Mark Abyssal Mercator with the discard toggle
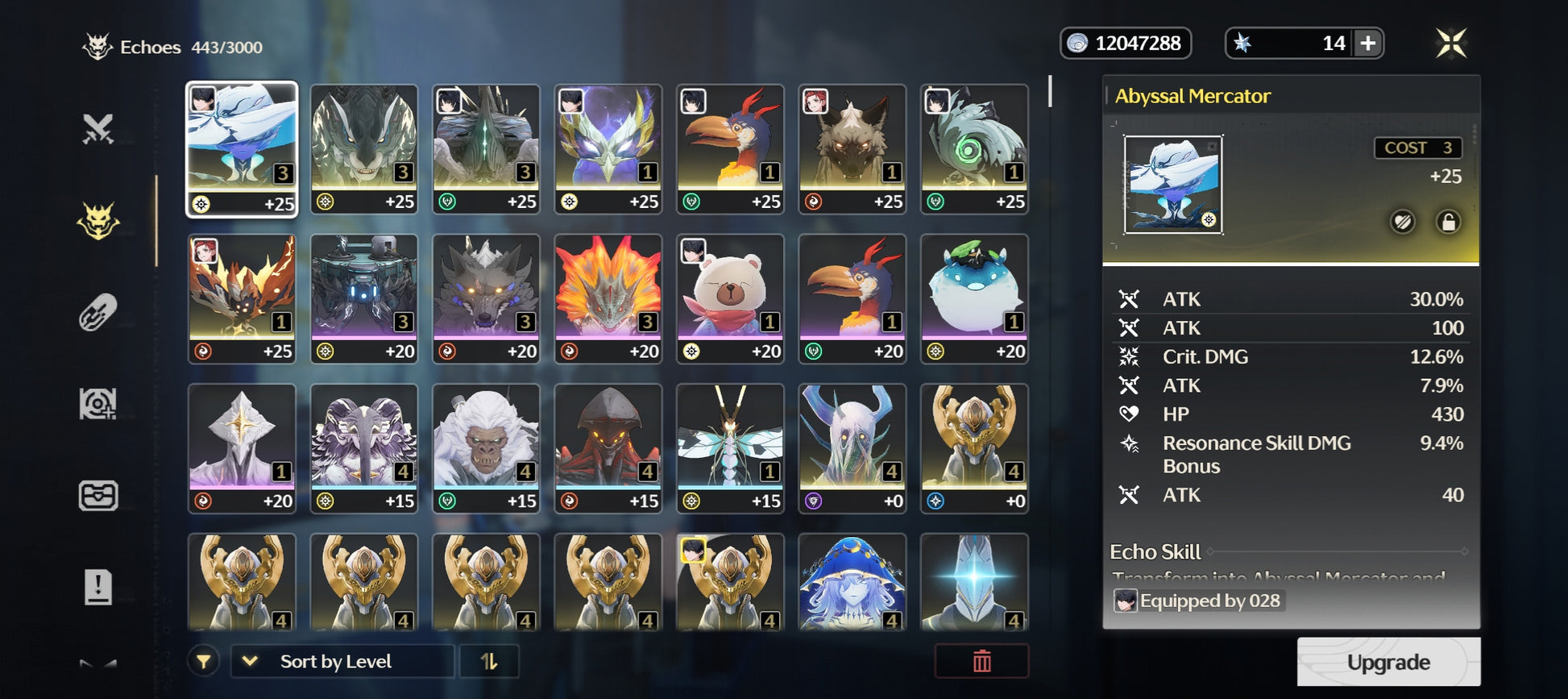The width and height of the screenshot is (1568, 699). [1403, 222]
